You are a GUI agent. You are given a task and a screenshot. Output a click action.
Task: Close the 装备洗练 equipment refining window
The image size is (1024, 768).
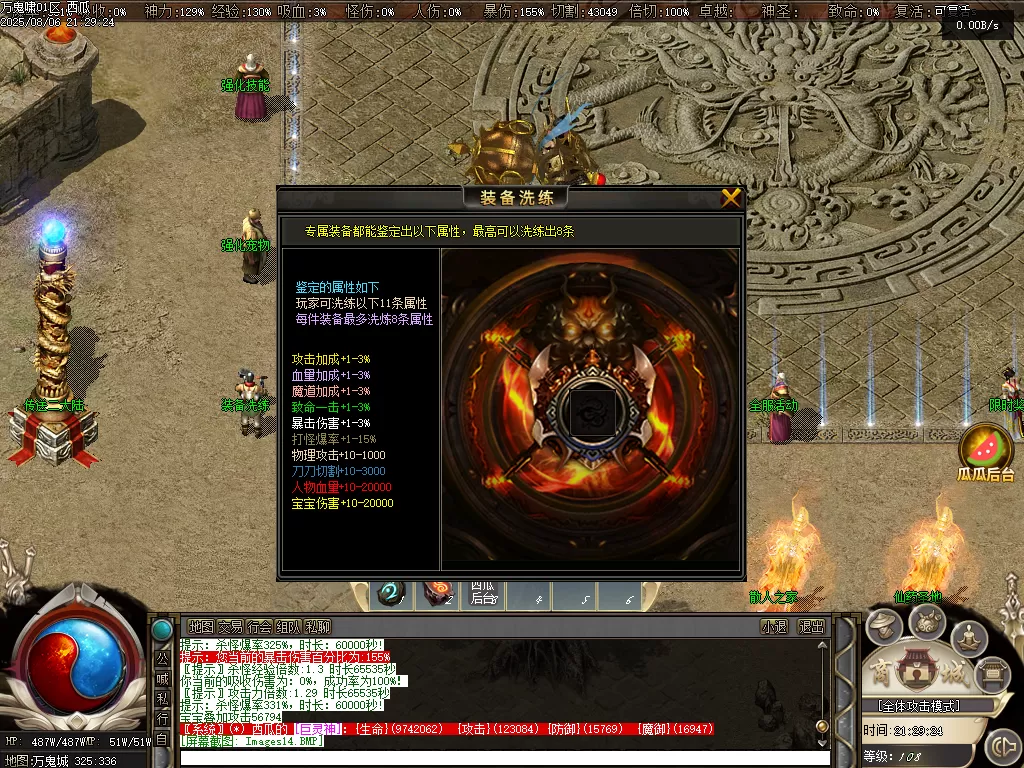tap(731, 198)
